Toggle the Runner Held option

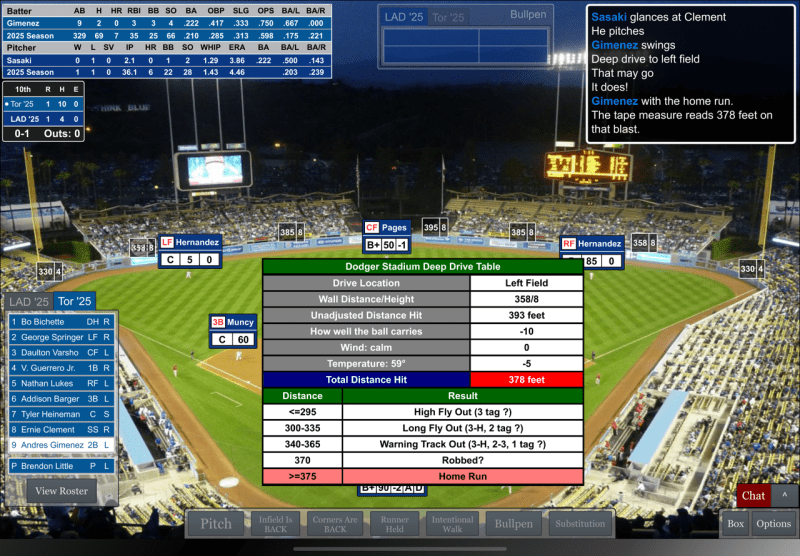tap(394, 523)
